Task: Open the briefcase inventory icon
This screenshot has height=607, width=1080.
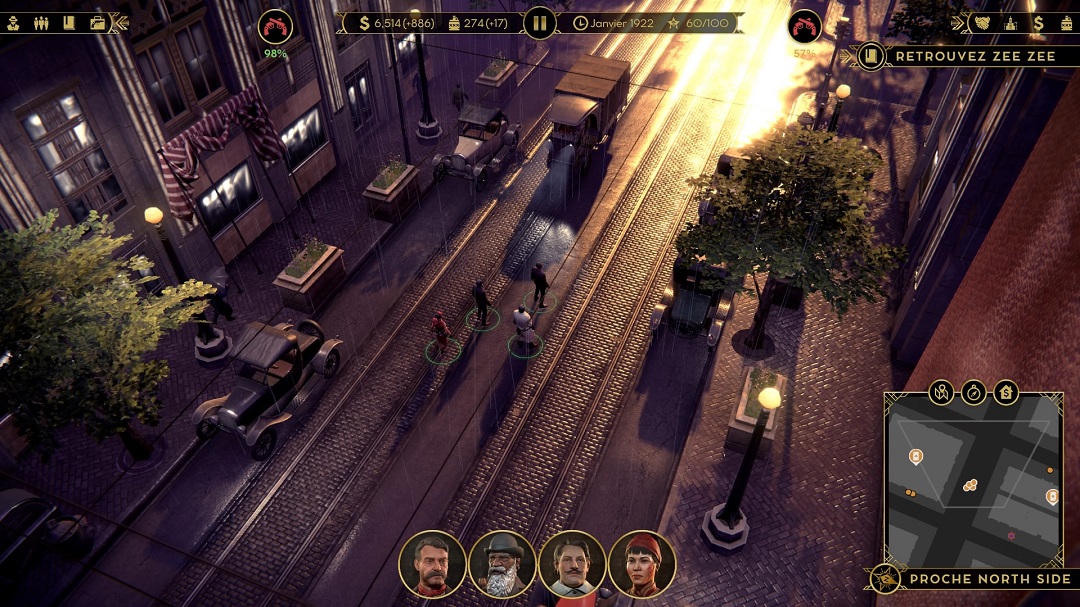Action: [97, 22]
